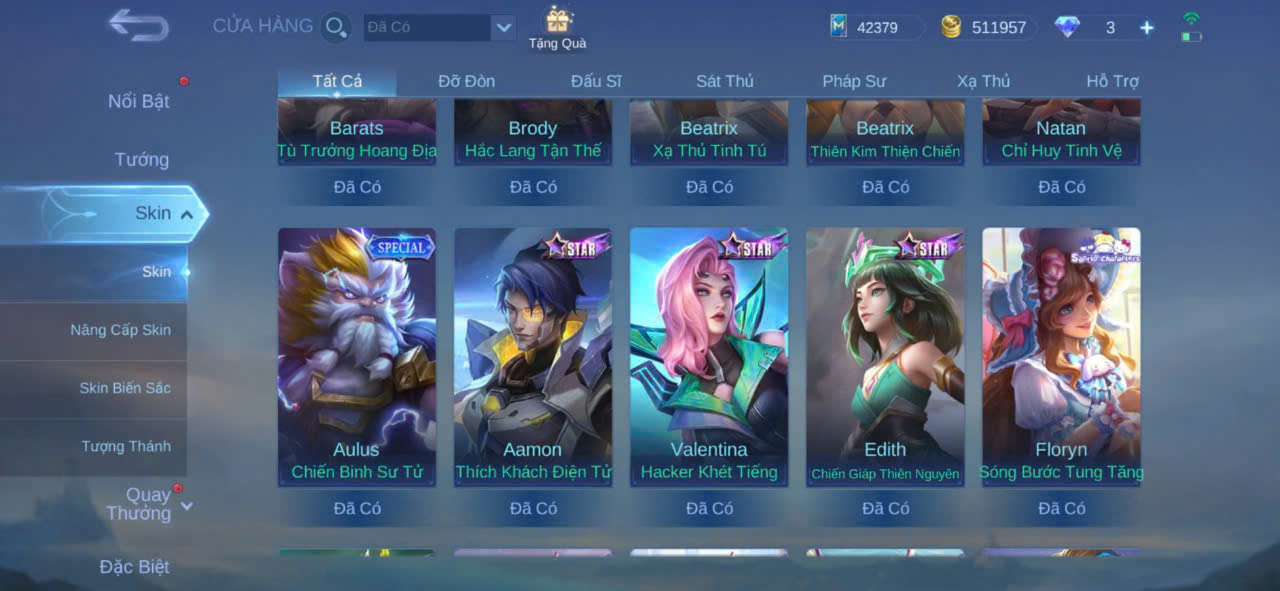Select the Aulus Chiến Binh Sư Tử skin card
The image size is (1280, 591).
point(357,357)
